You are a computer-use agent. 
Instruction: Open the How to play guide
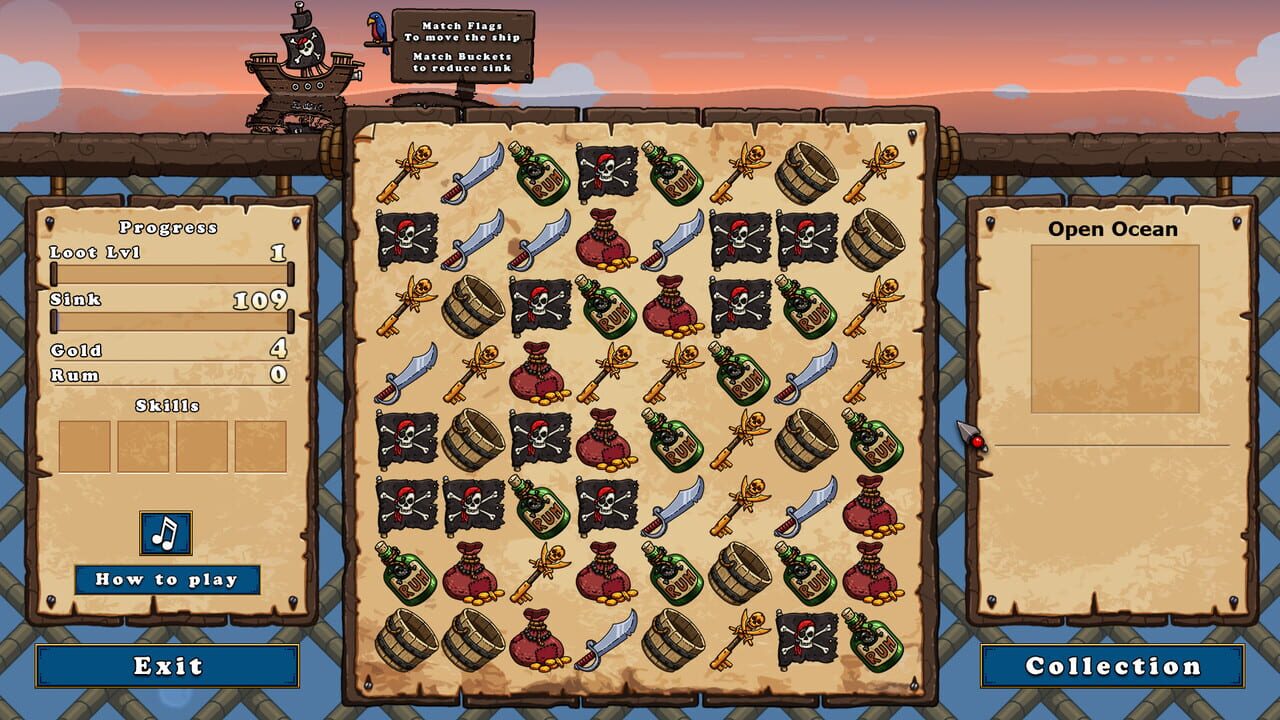[165, 577]
